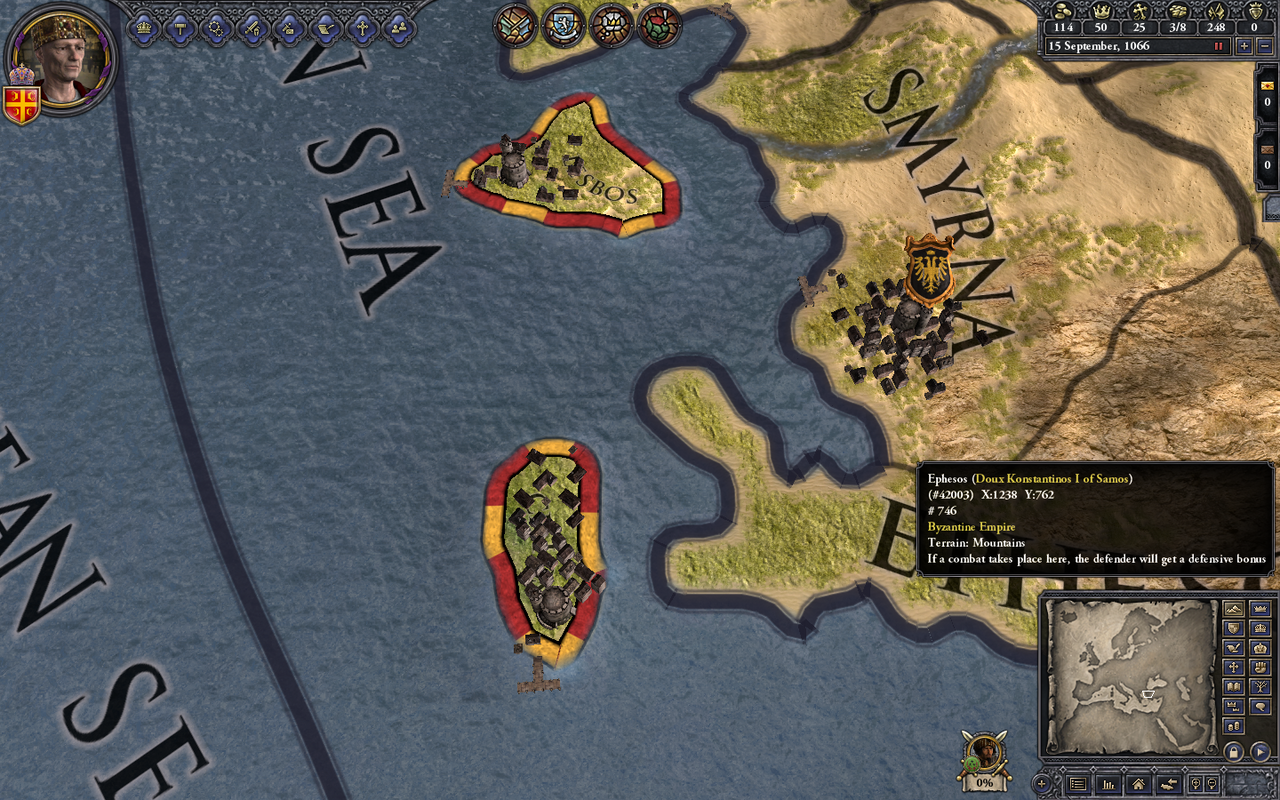1280x800 pixels.
Task: Decrease game speed with the minus button
Action: tap(1264, 46)
